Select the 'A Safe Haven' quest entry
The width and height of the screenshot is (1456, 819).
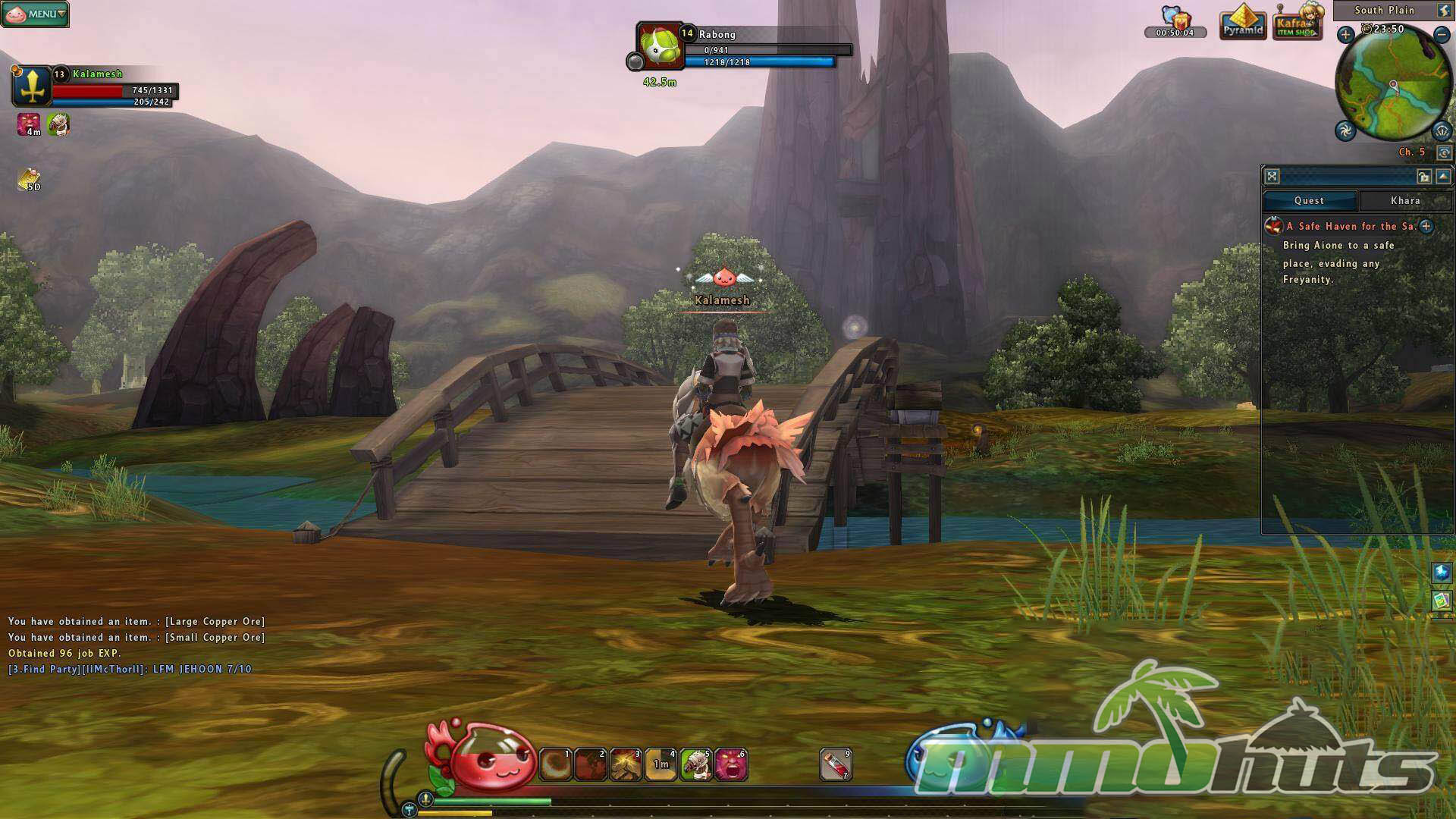1350,226
